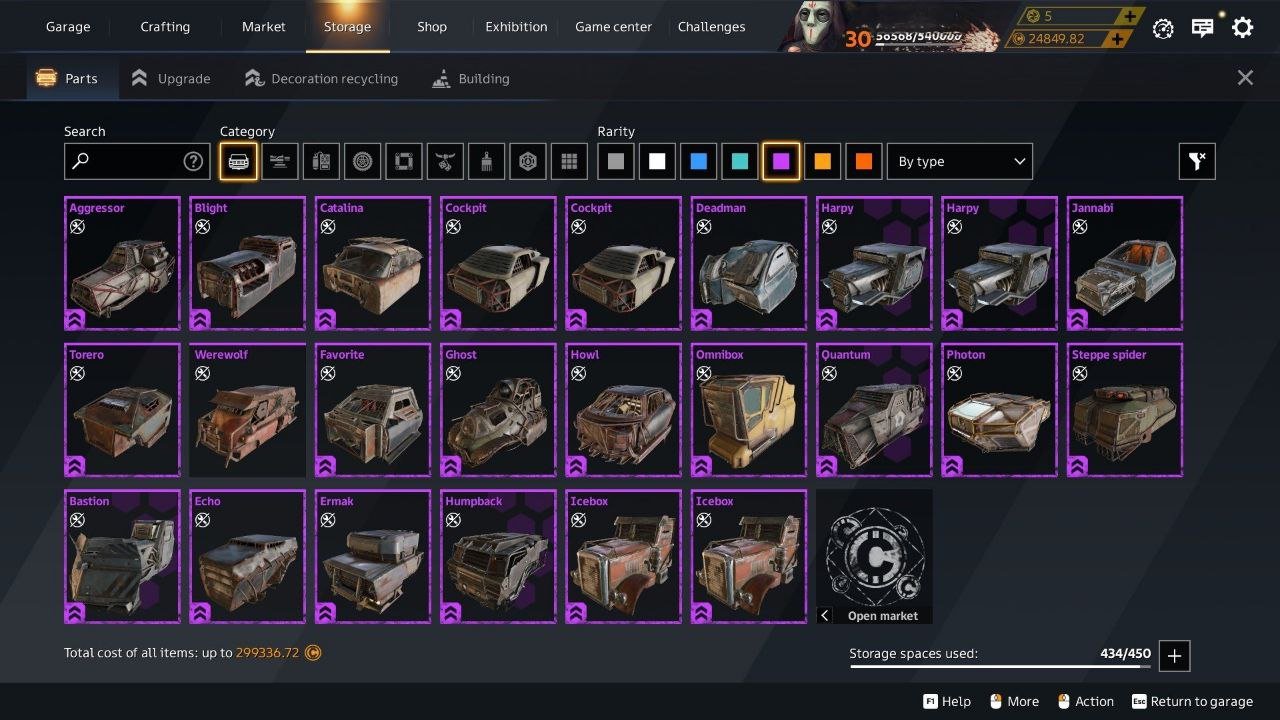Close the storage panel
The height and width of the screenshot is (720, 1280).
(1245, 78)
